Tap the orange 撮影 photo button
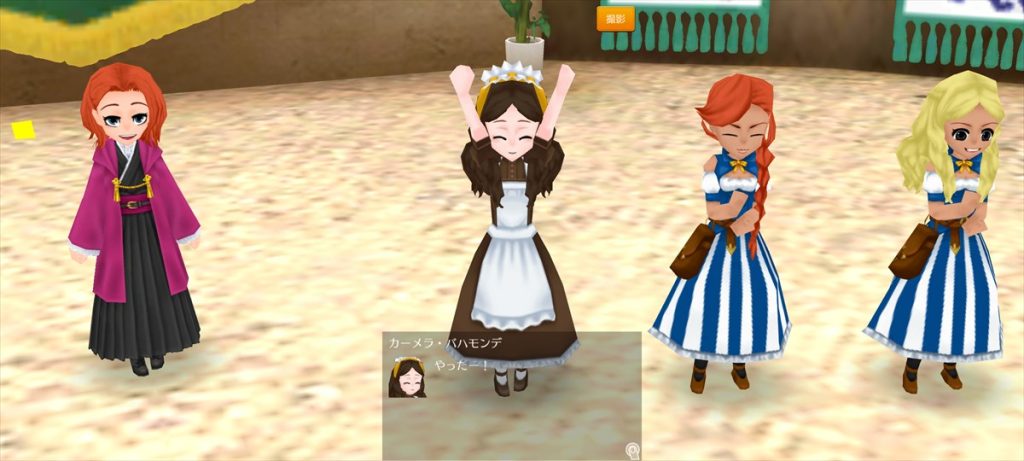Viewport: 1024px width, 461px height. coord(615,19)
